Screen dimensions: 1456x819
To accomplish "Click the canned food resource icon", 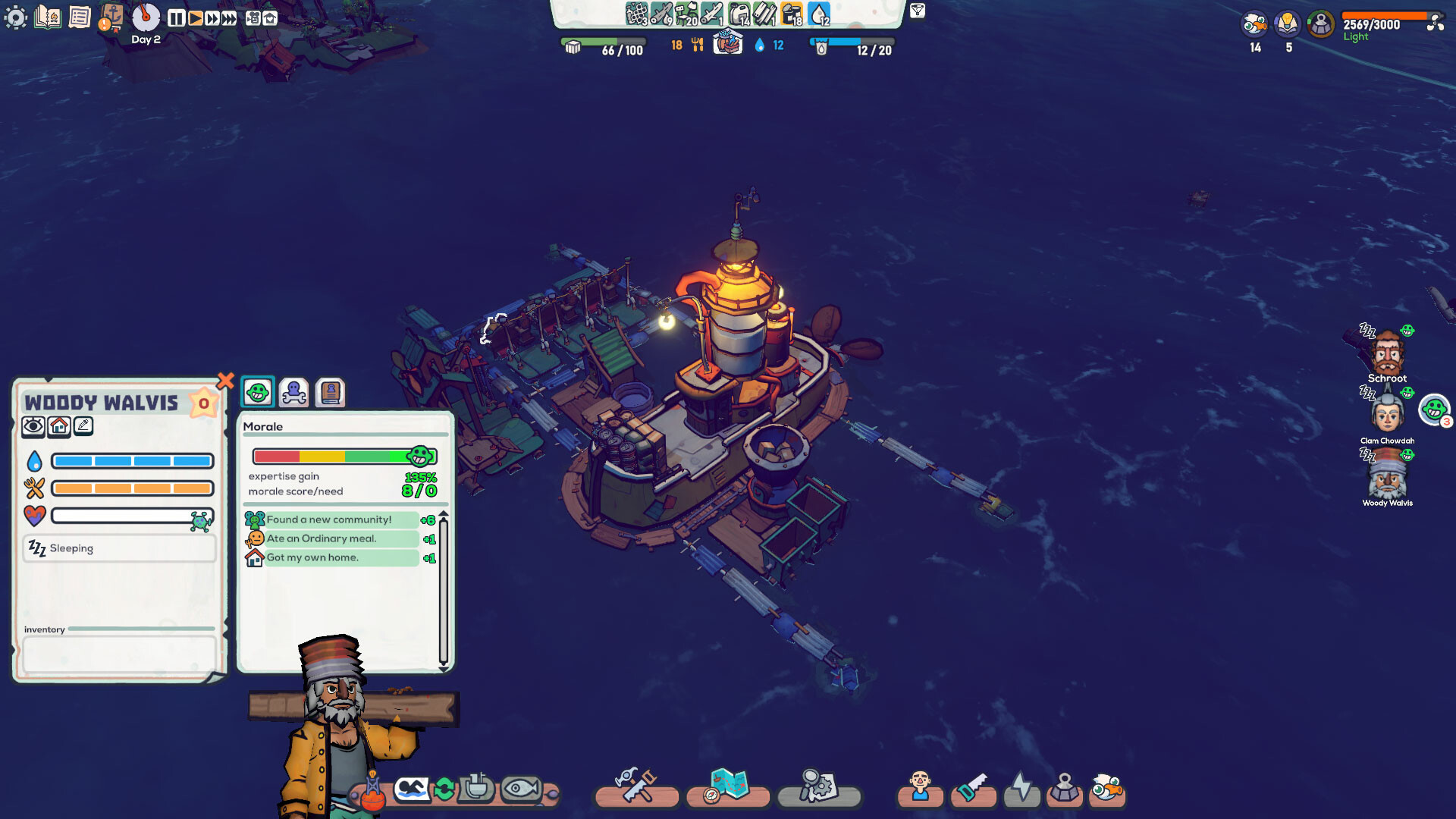I will pyautogui.click(x=790, y=14).
